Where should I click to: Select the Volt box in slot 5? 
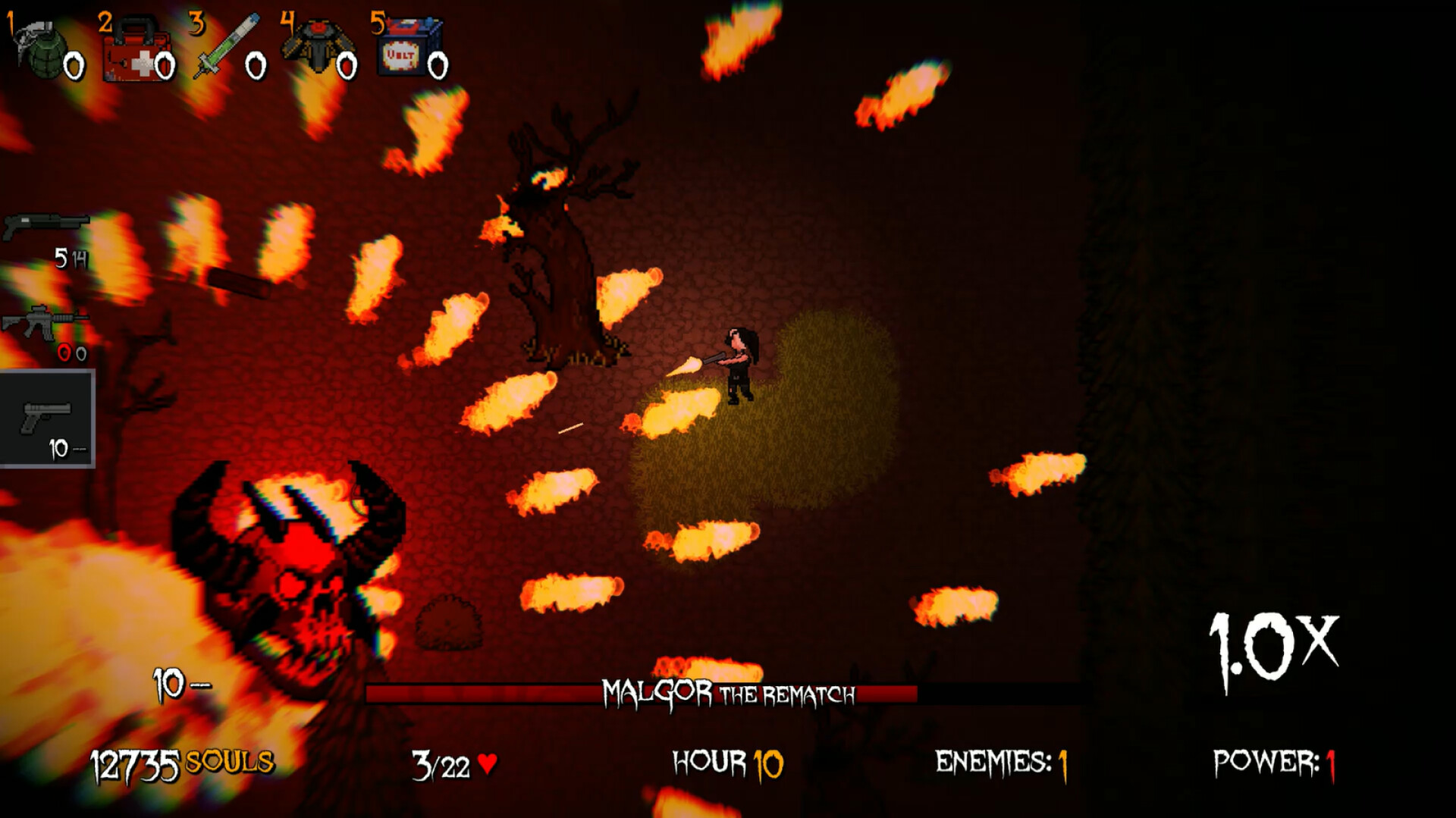click(x=406, y=45)
